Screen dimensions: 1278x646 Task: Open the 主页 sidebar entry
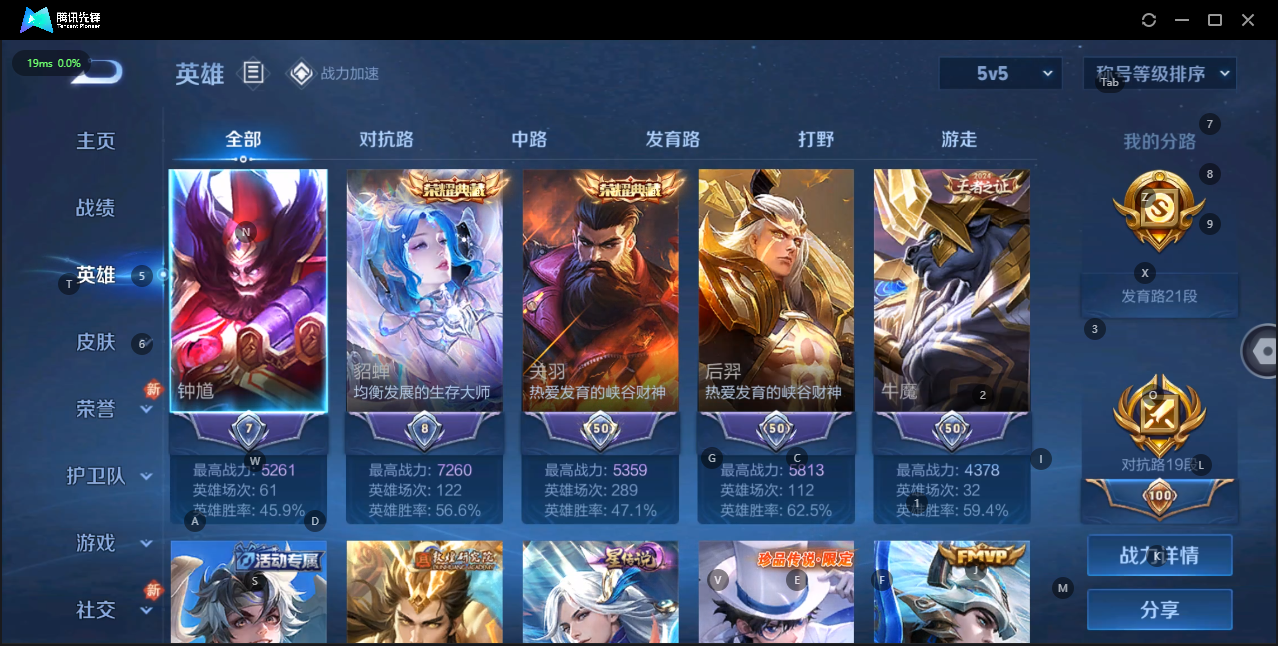pyautogui.click(x=96, y=141)
